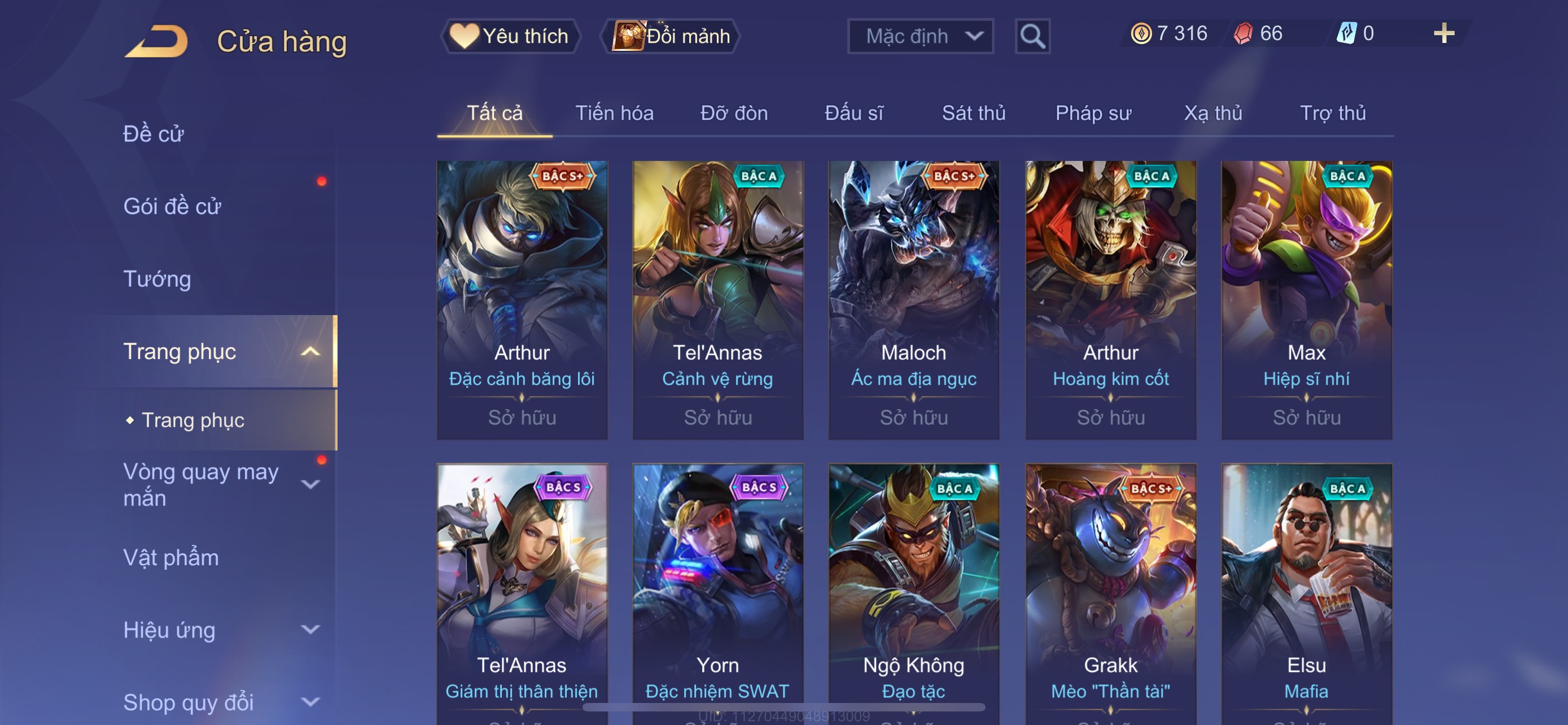Select the Sát thủ category tab
This screenshot has width=1568, height=725.
(x=973, y=113)
